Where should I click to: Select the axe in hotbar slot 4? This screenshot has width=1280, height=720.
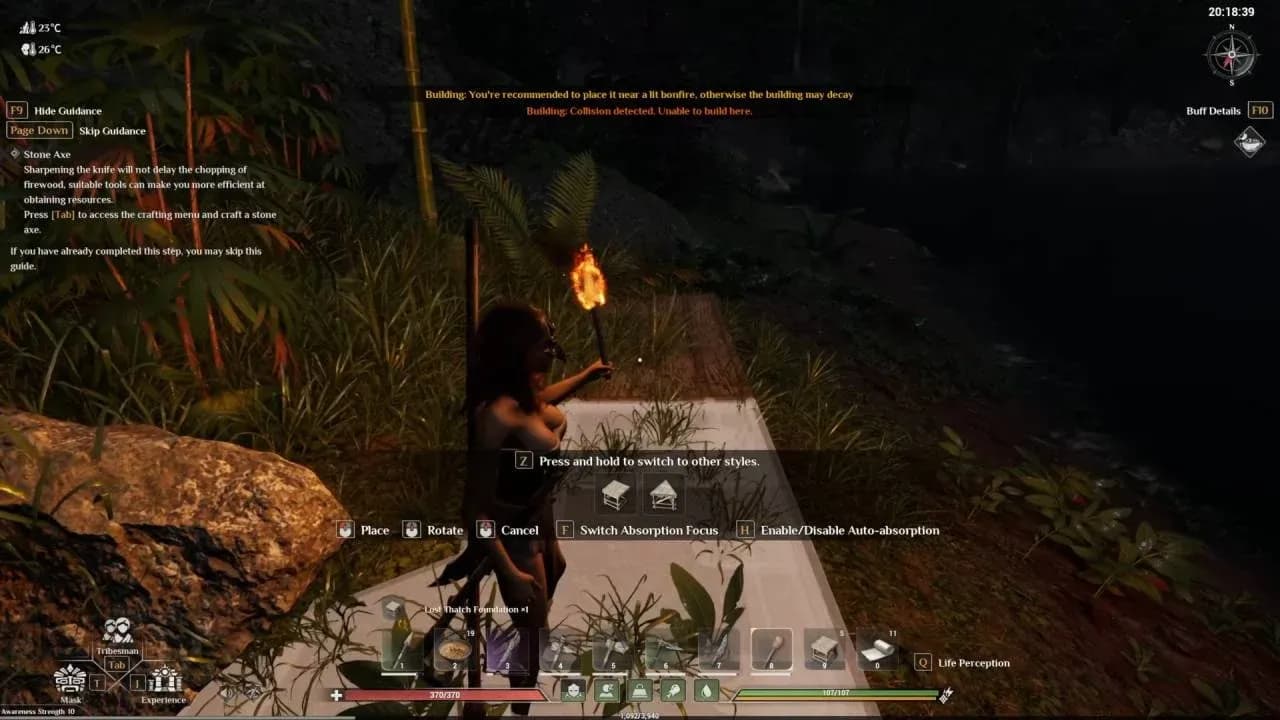point(558,648)
